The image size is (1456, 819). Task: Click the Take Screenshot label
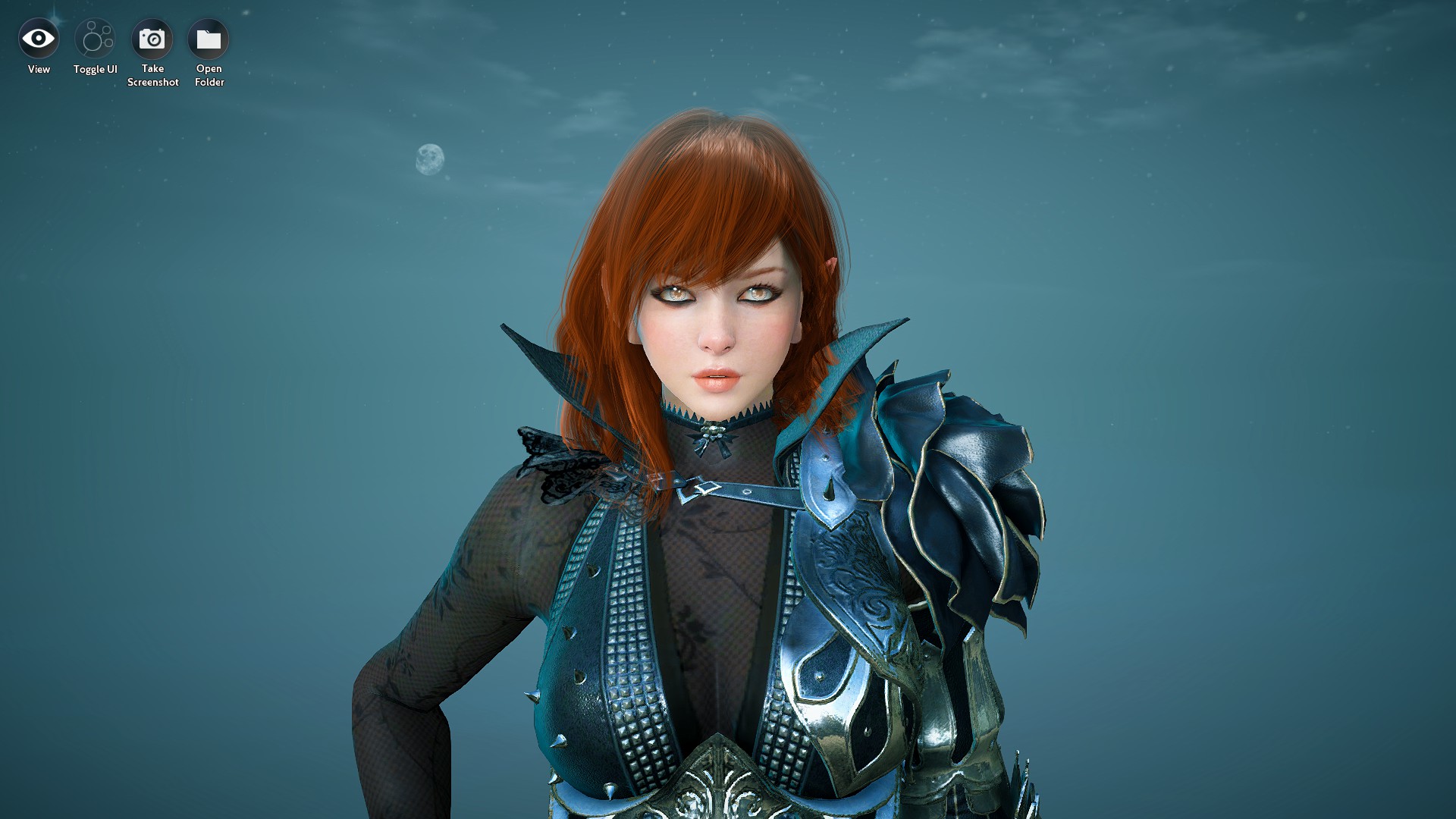pyautogui.click(x=153, y=75)
